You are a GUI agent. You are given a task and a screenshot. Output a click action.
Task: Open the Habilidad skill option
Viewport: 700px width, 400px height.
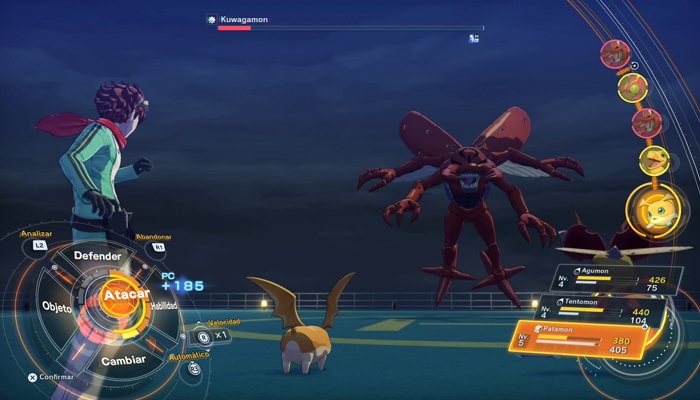(164, 306)
